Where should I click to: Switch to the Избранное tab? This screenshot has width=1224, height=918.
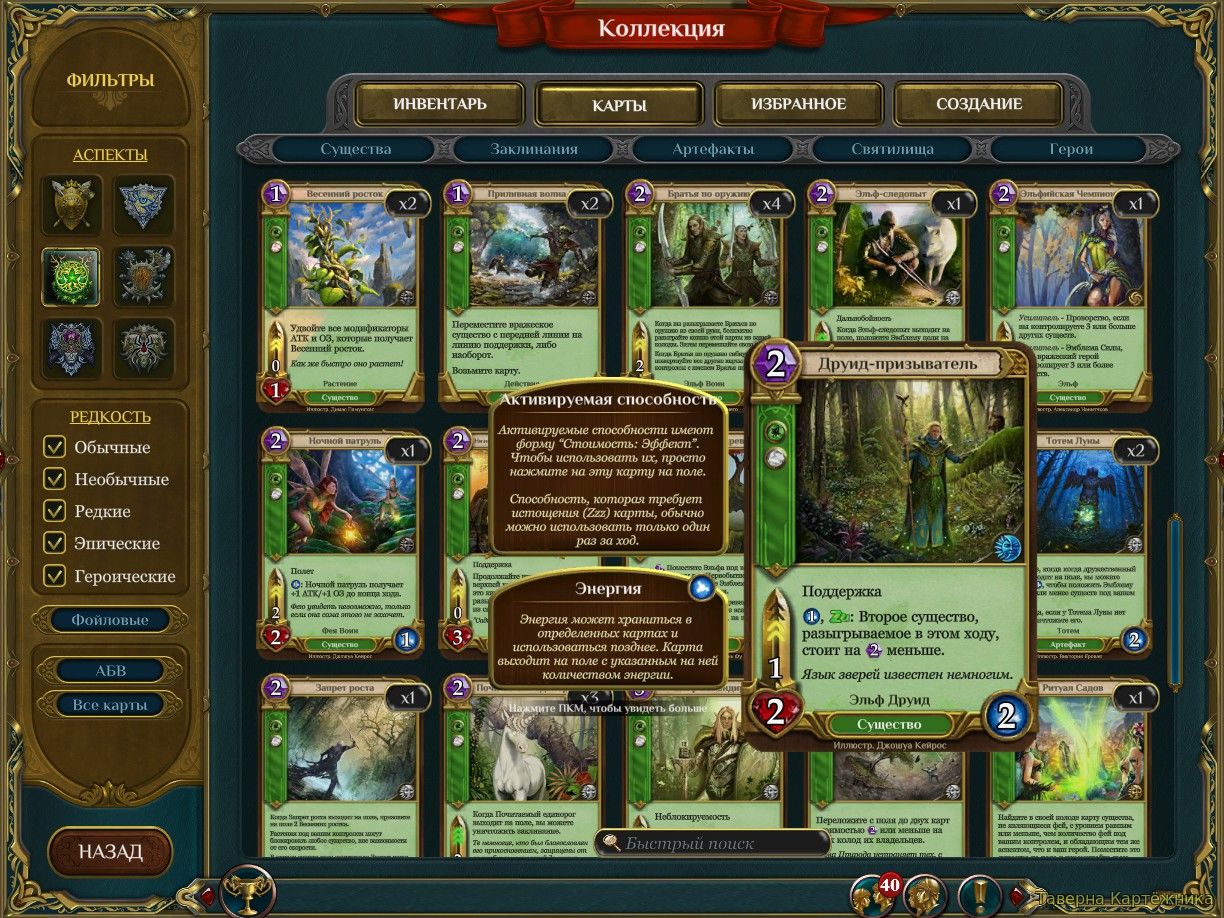coord(798,104)
